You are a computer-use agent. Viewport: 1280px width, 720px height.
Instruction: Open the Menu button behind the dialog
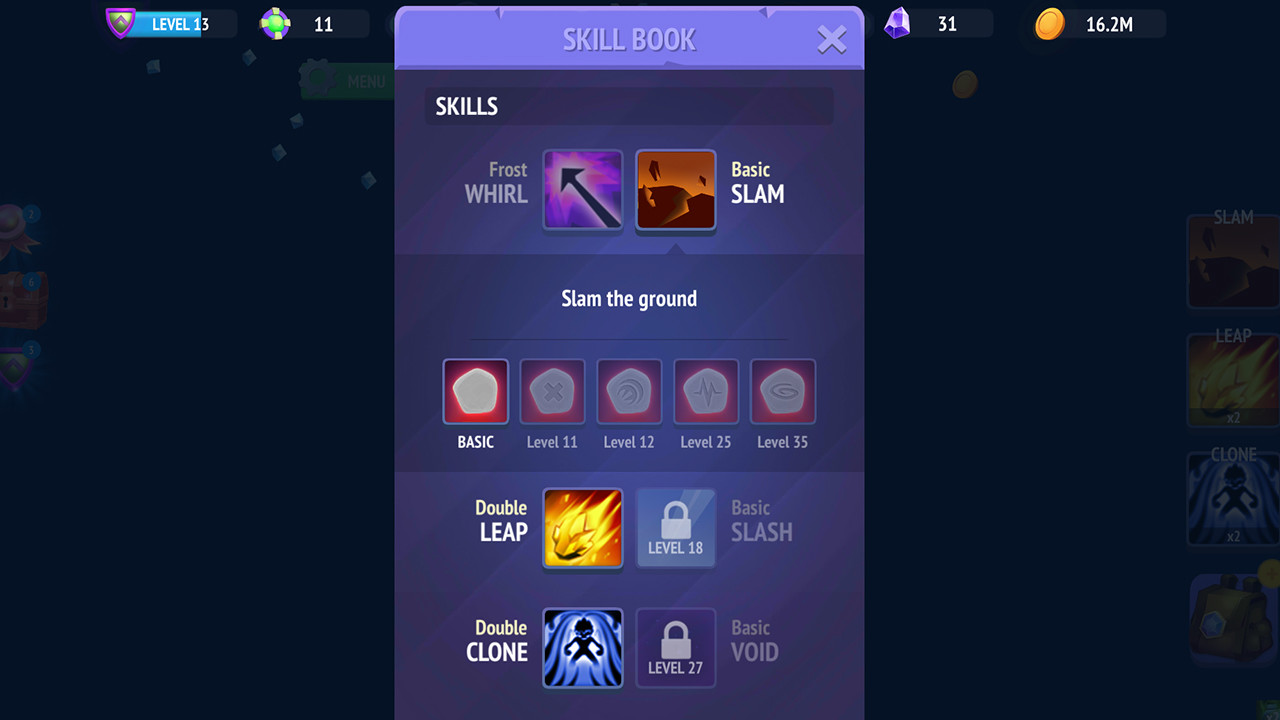tap(345, 81)
